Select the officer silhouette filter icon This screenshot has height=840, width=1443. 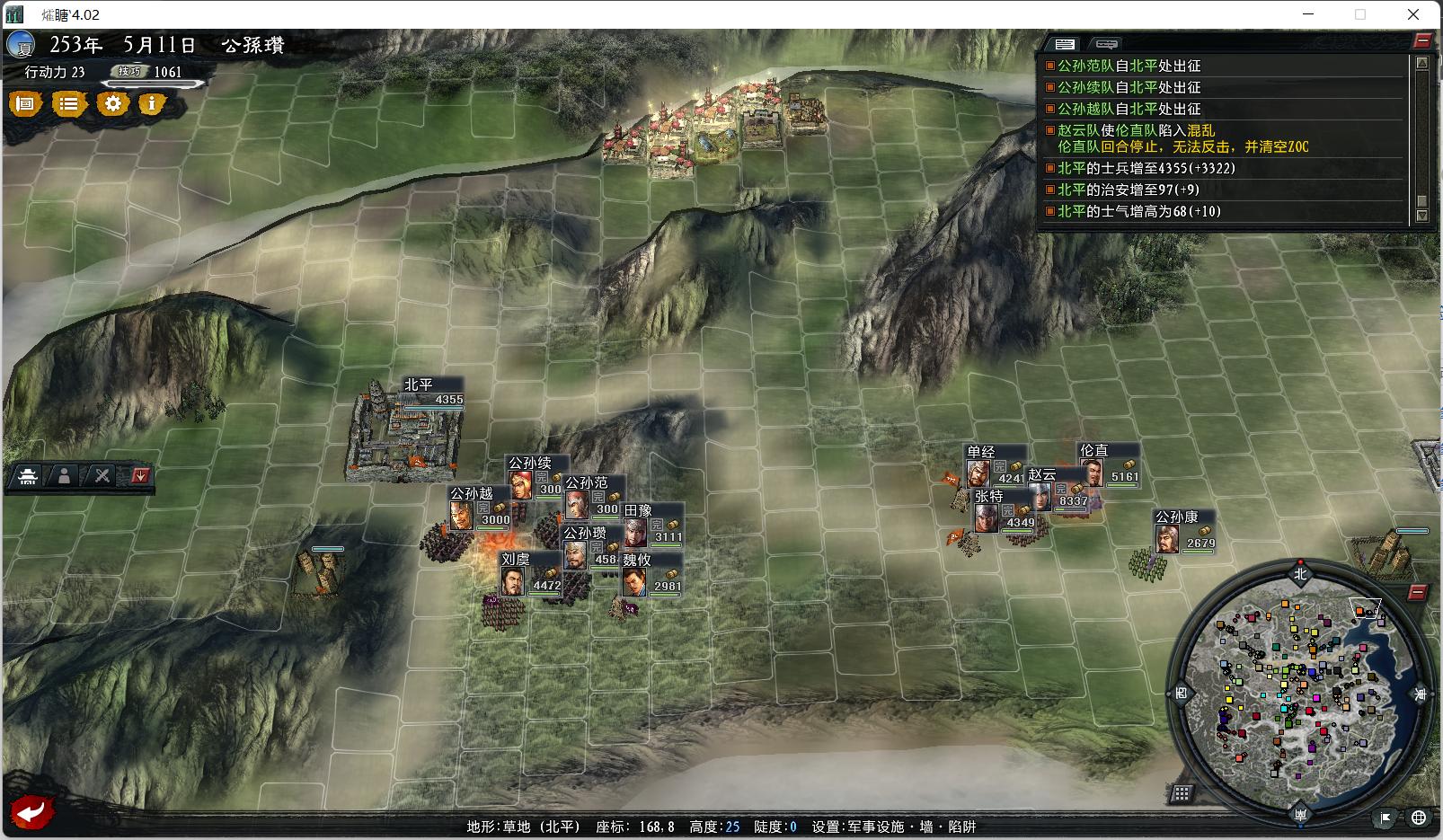(x=64, y=476)
